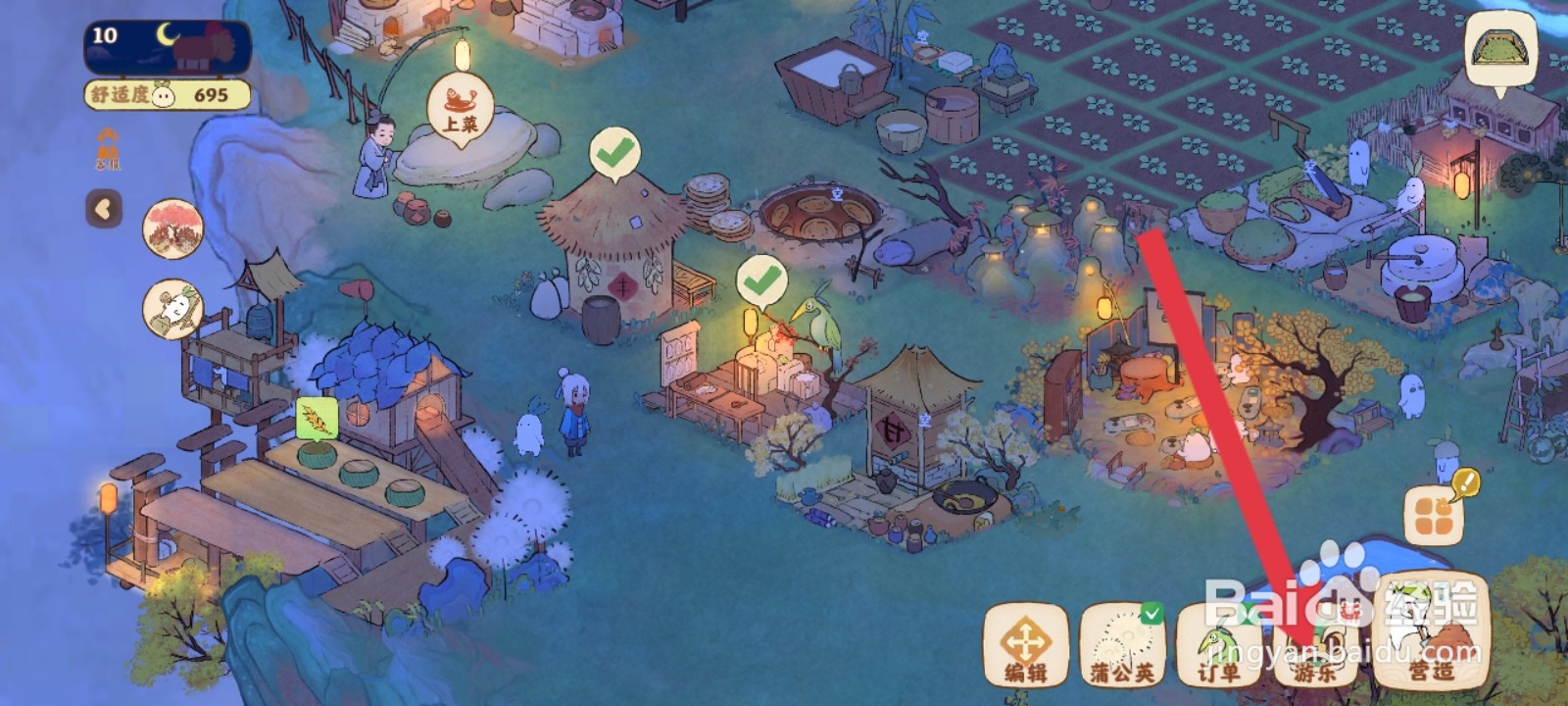Tap the 上菜 serve-dish bubble
The width and height of the screenshot is (1568, 706).
[461, 109]
